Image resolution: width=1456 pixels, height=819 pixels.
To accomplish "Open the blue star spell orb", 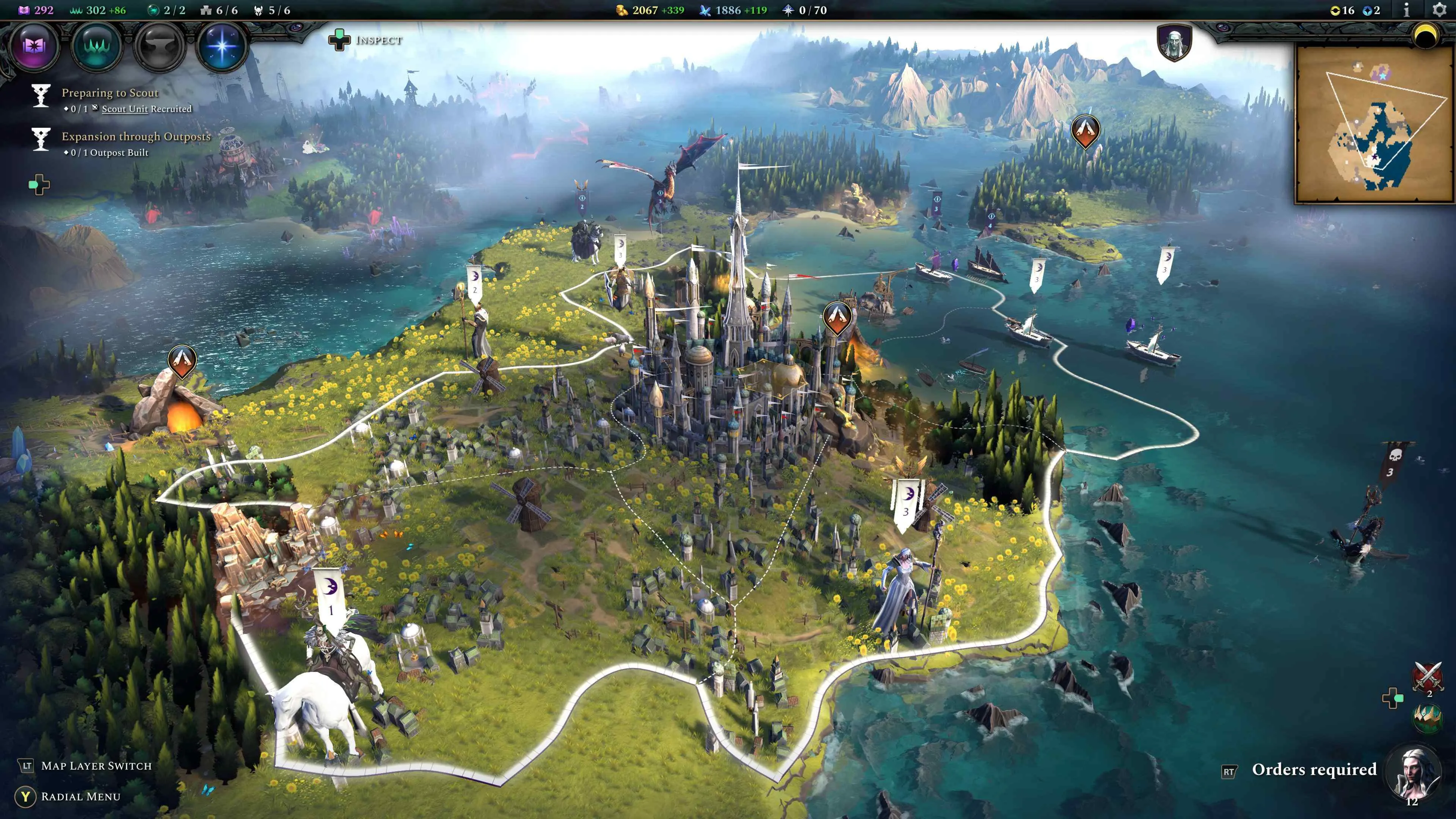I will (x=221, y=45).
